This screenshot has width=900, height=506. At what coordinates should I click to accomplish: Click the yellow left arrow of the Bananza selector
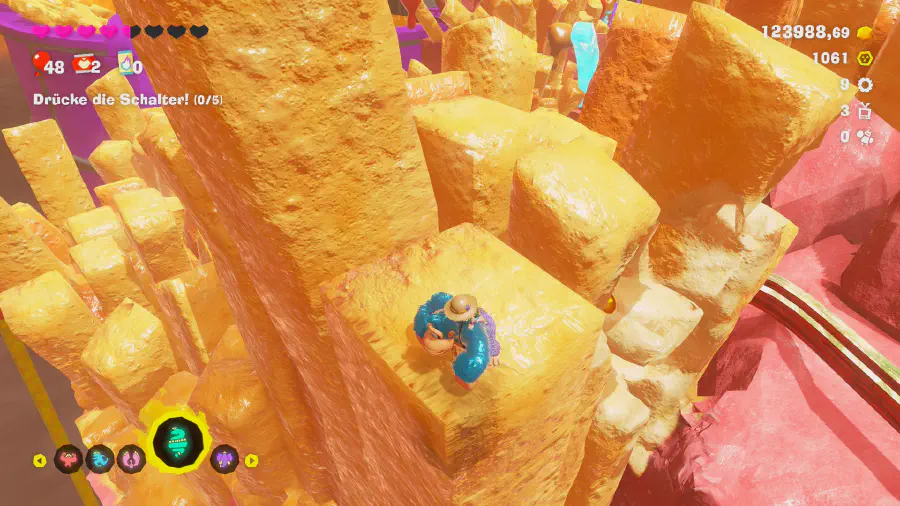(x=40, y=461)
